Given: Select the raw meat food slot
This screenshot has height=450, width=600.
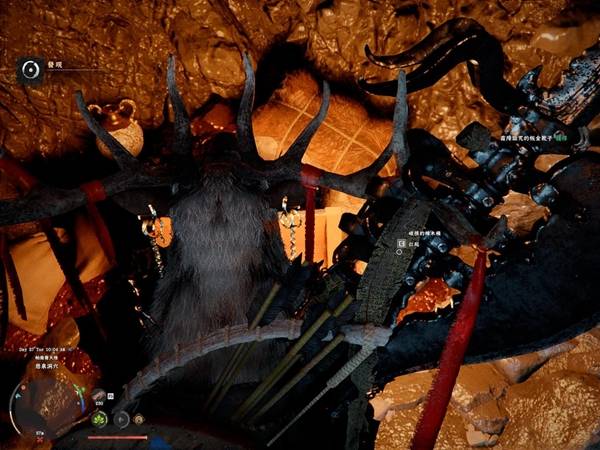Looking at the screenshot, I should (x=99, y=394).
